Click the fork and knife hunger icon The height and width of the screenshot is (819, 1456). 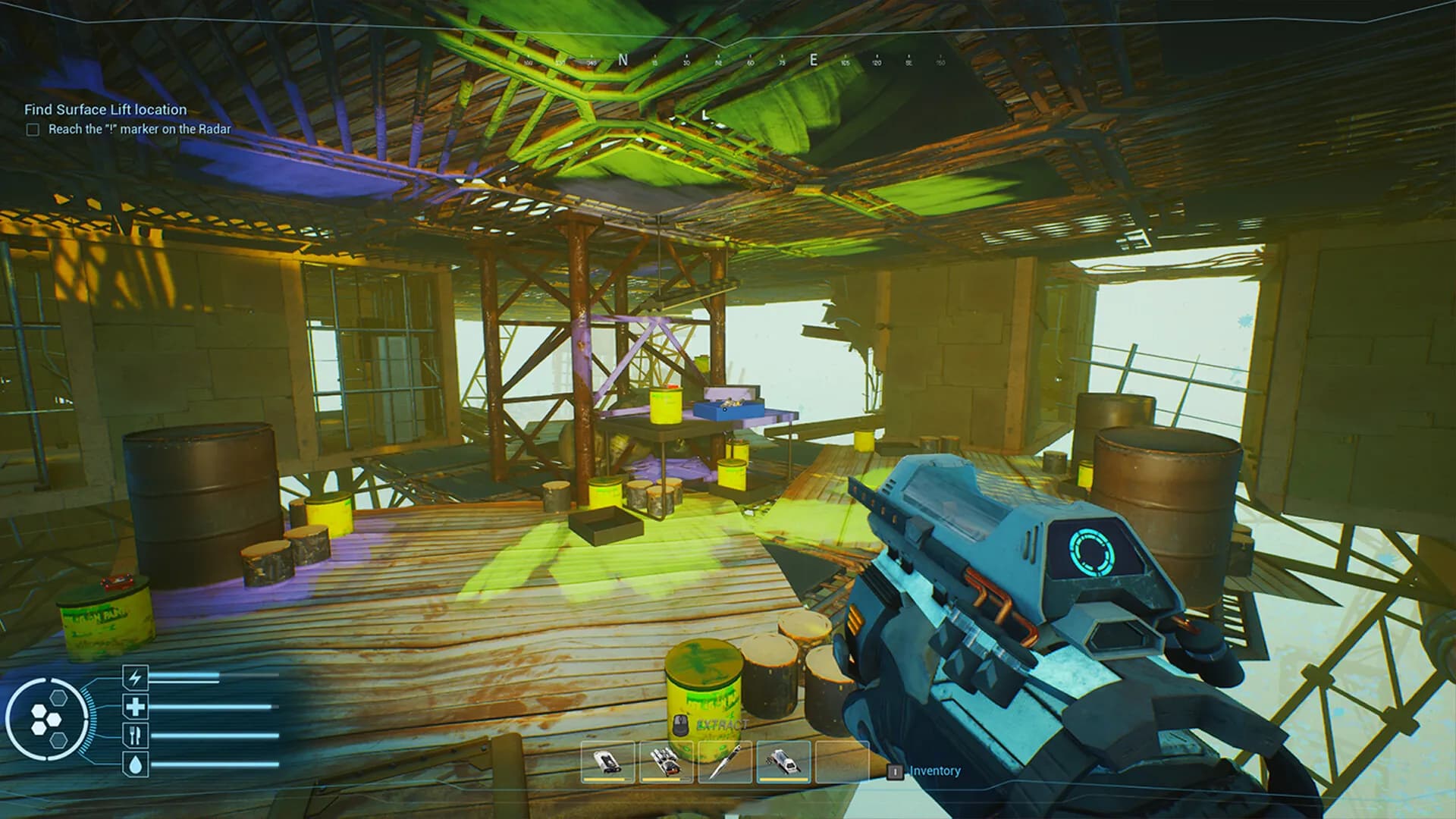(136, 735)
